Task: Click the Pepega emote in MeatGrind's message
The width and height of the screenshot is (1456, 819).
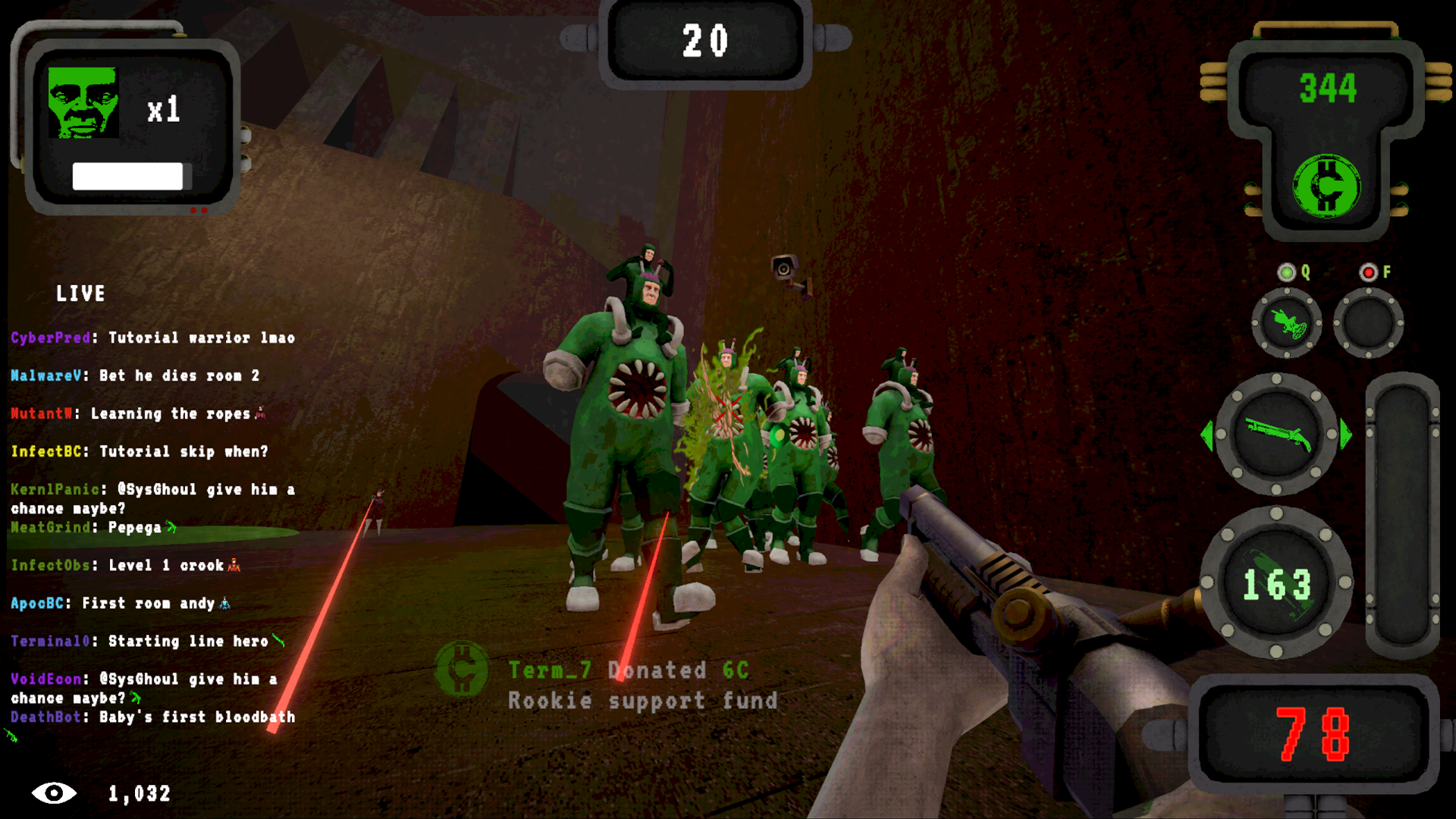Action: (171, 527)
